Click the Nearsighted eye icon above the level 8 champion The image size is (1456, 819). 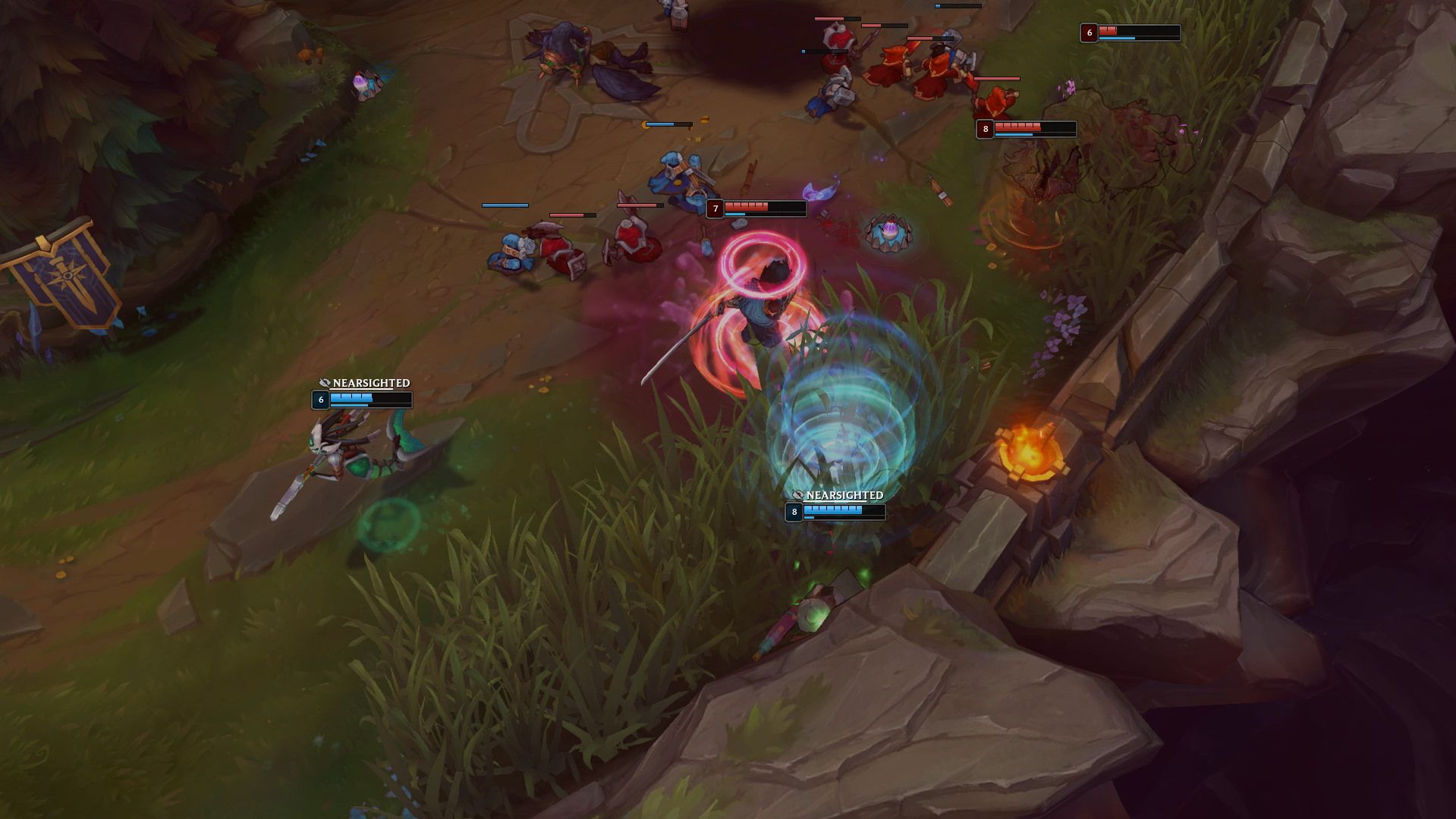coord(797,494)
